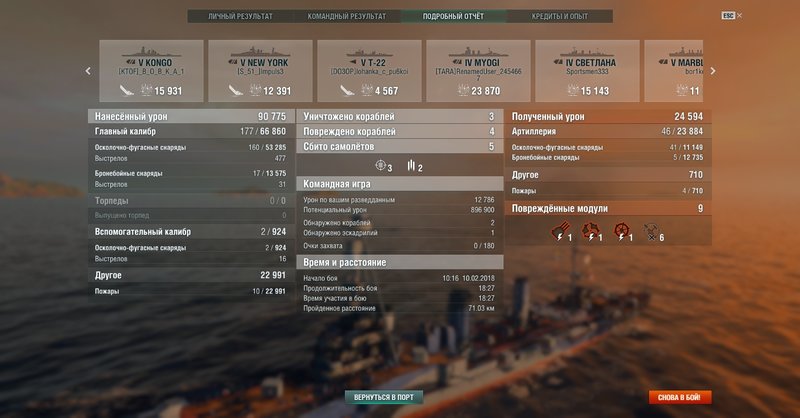Select the IV Myogi ship card
Screen dimensions: 800x418
click(x=476, y=70)
